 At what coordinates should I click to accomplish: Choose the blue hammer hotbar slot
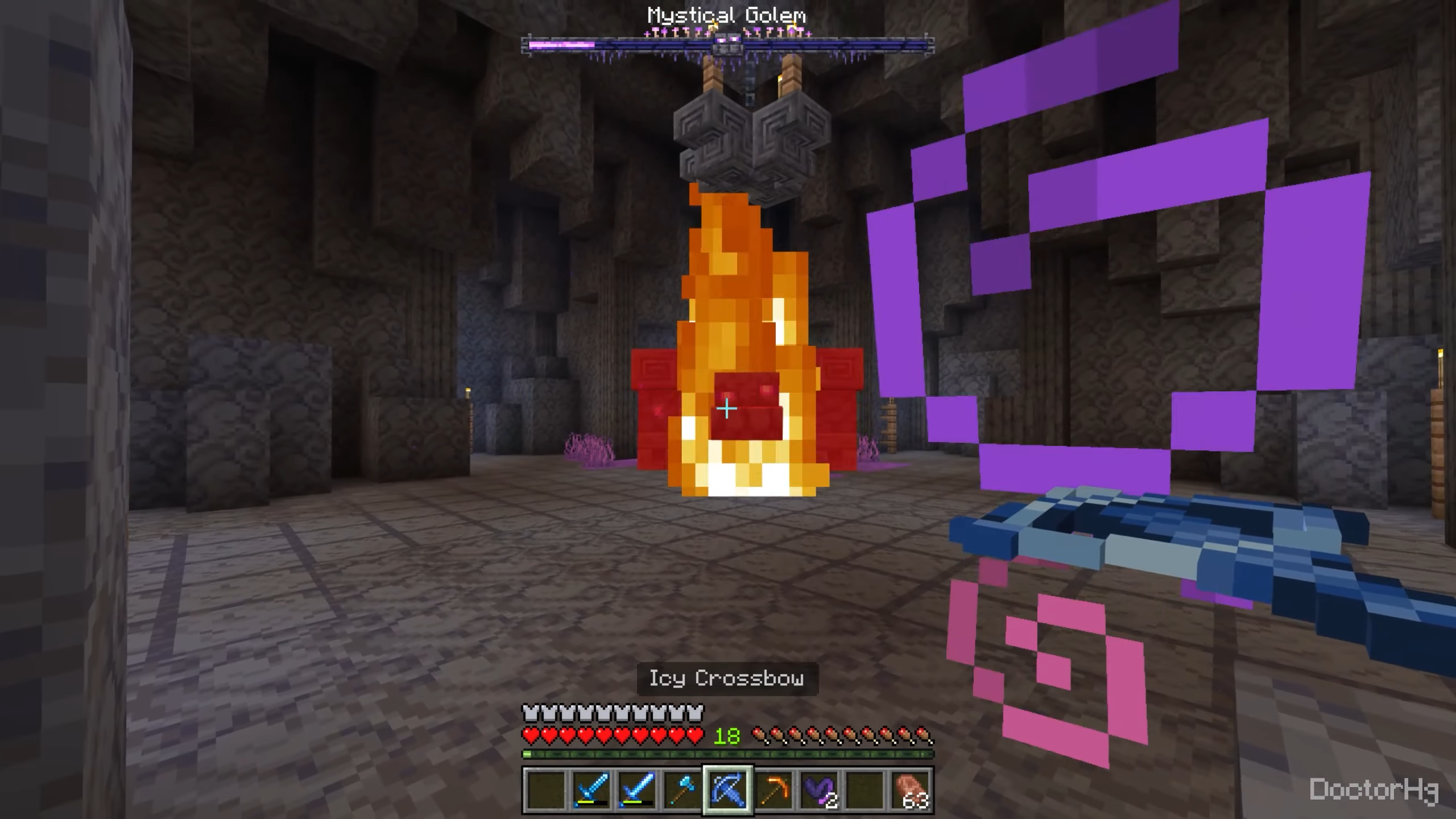[682, 789]
